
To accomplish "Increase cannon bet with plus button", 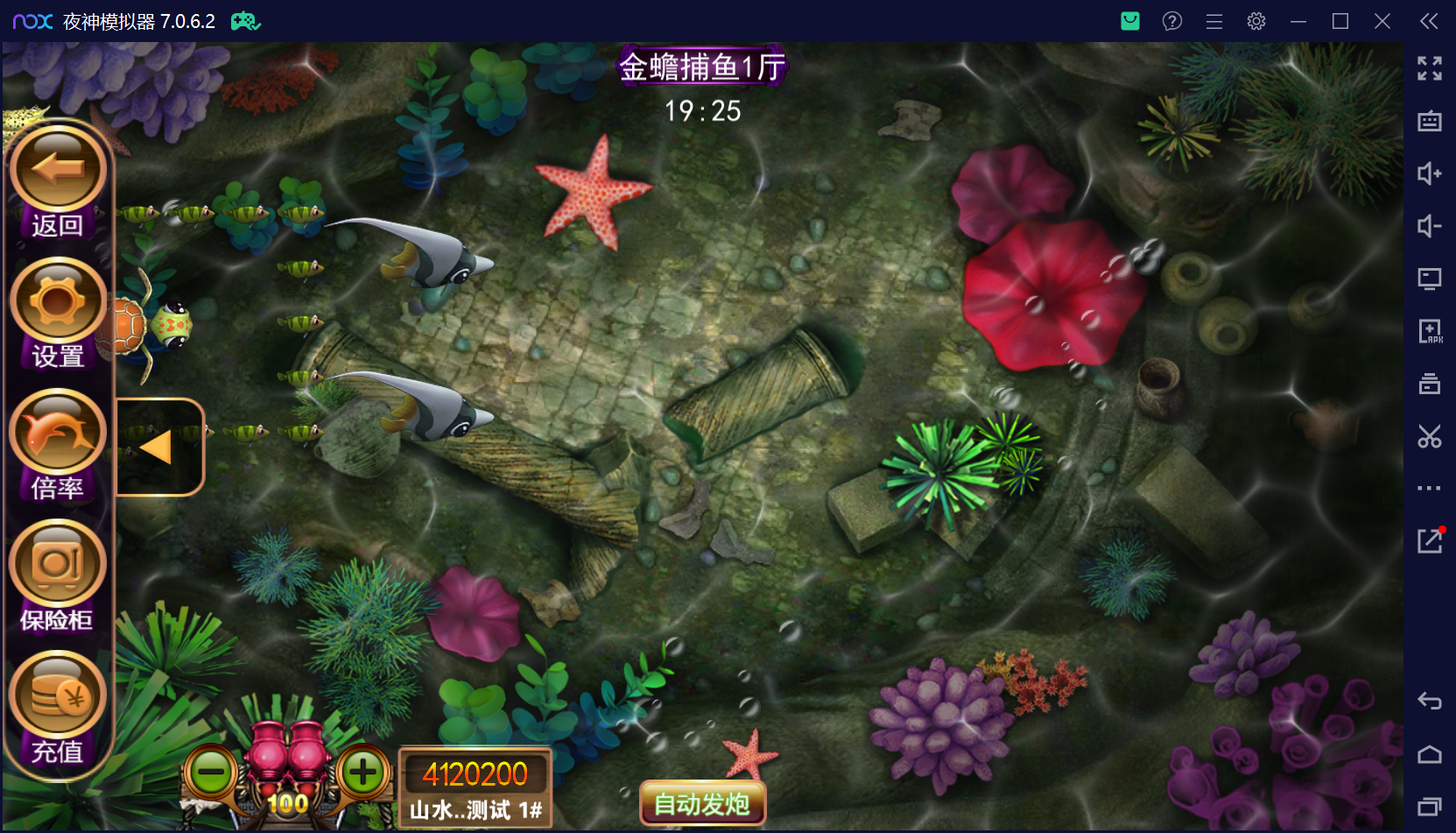I will click(362, 772).
